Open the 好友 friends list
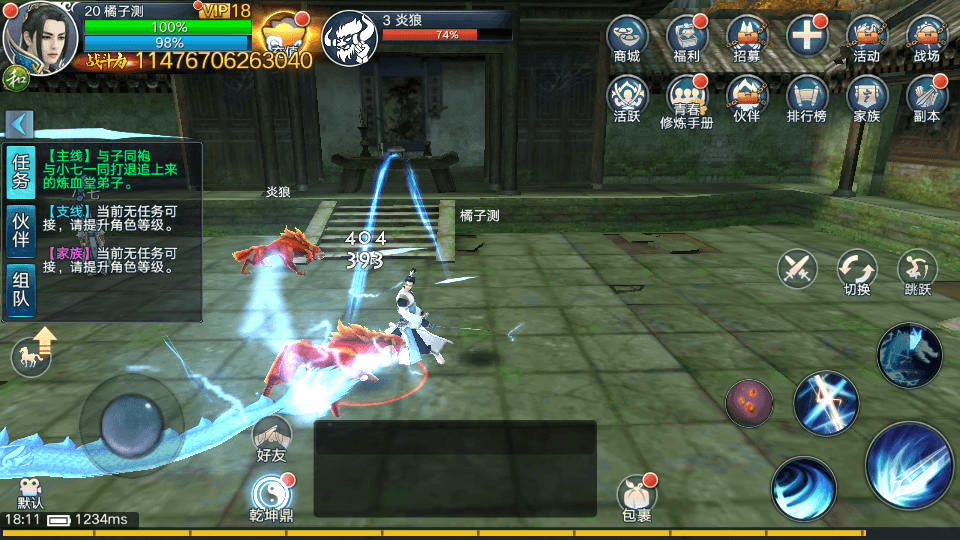The image size is (960, 540). [271, 440]
